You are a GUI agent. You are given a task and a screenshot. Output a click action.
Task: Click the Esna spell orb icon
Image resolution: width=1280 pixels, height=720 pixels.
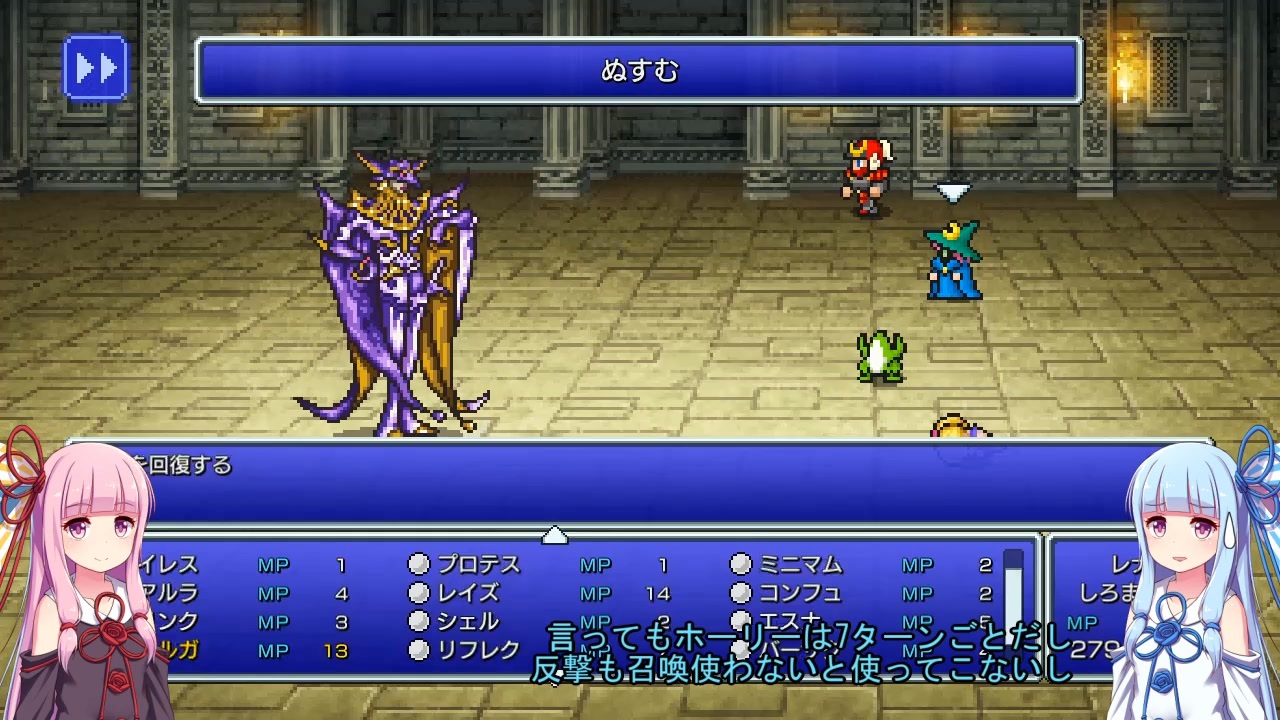point(740,619)
